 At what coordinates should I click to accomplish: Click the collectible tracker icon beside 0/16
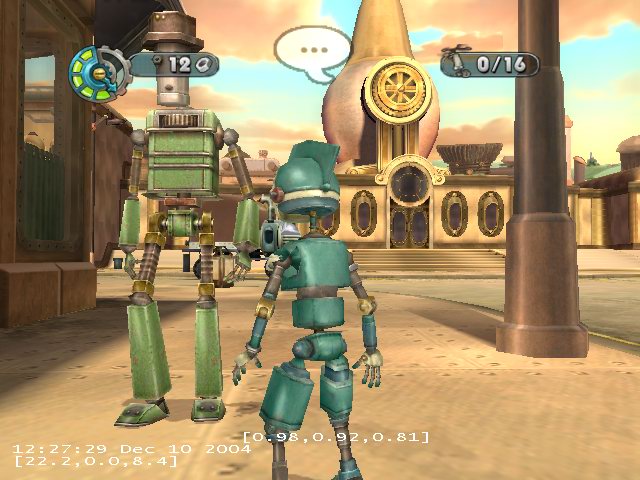point(461,65)
